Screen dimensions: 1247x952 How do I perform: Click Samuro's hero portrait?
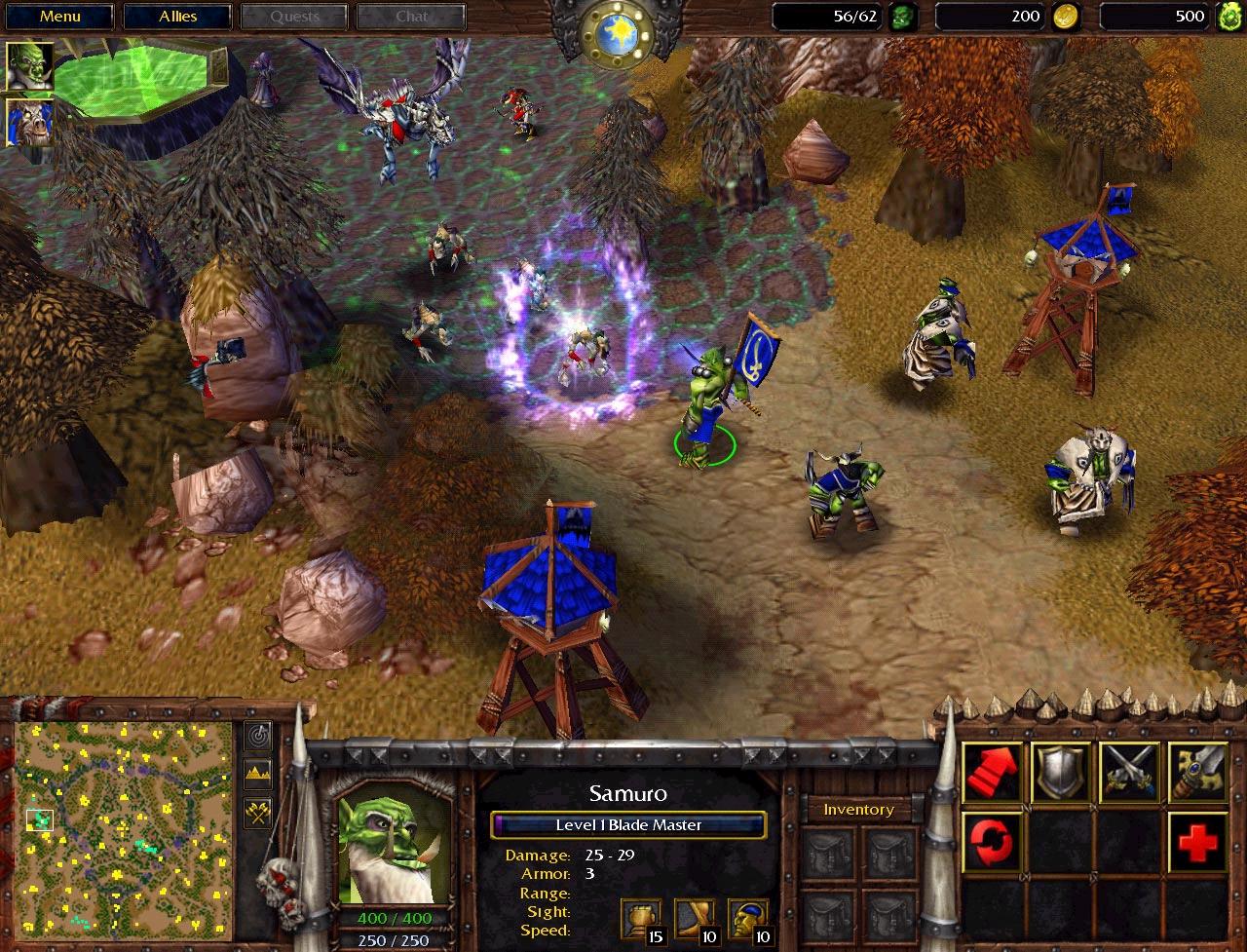(x=395, y=843)
